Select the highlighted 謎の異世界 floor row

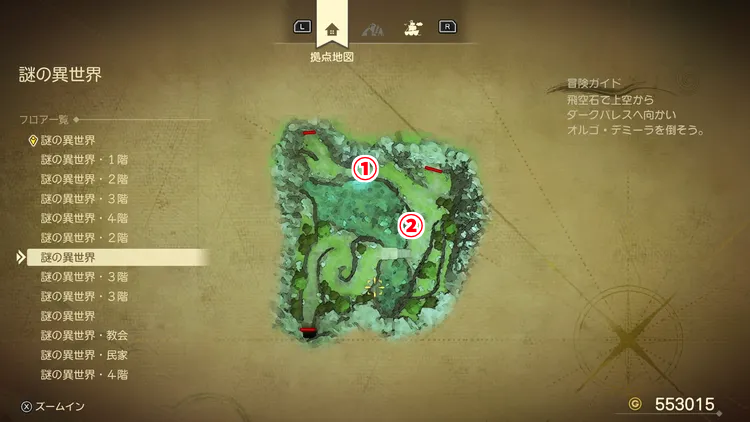68,258
